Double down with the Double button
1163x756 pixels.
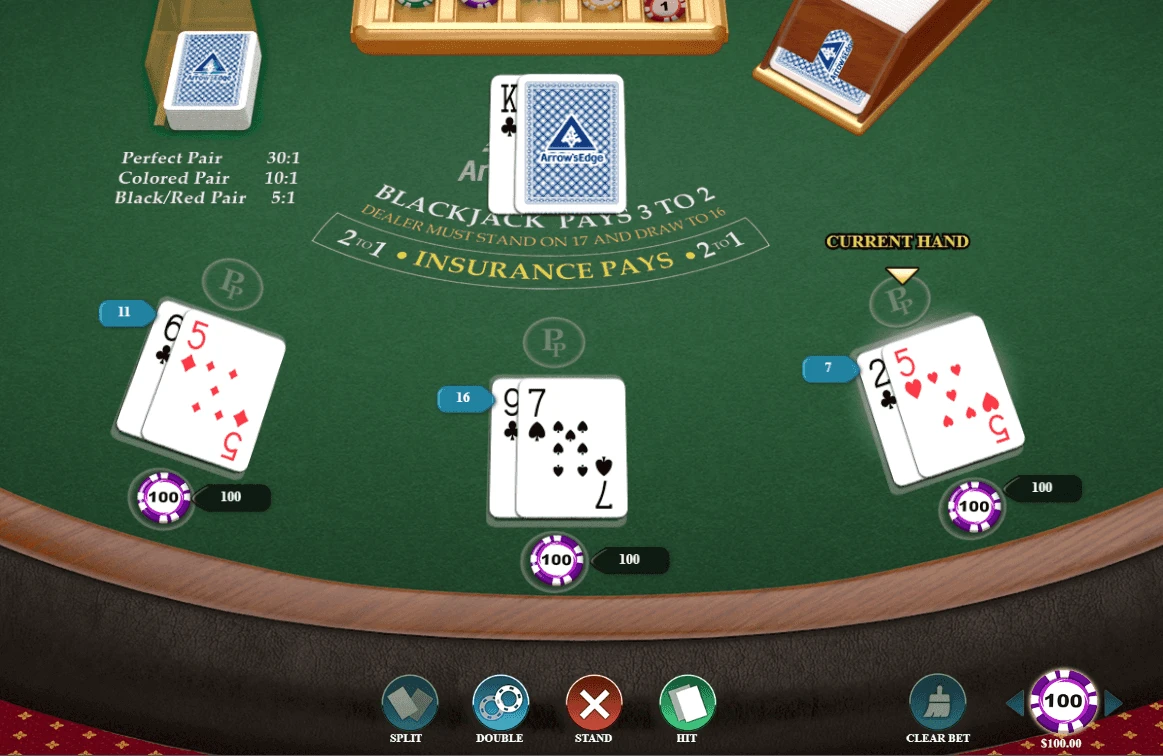tap(500, 703)
